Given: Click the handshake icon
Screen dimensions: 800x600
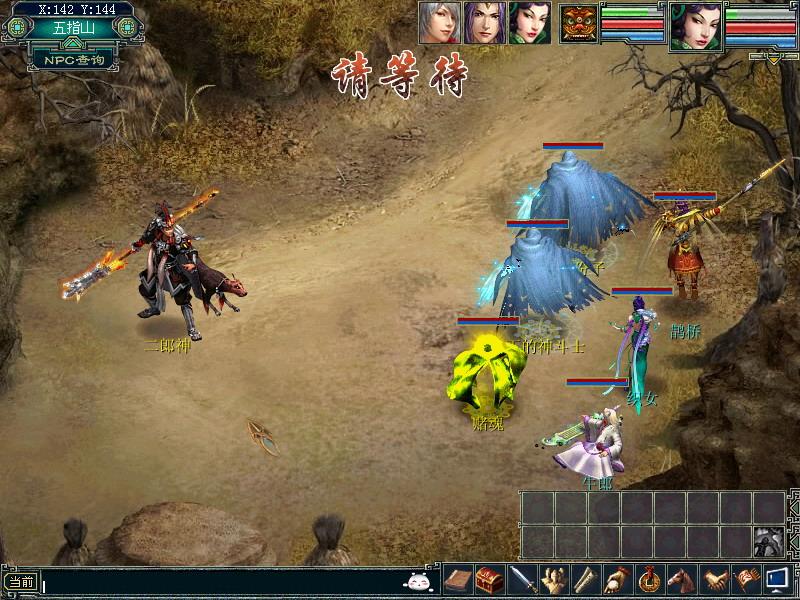Looking at the screenshot, I should click(713, 580).
